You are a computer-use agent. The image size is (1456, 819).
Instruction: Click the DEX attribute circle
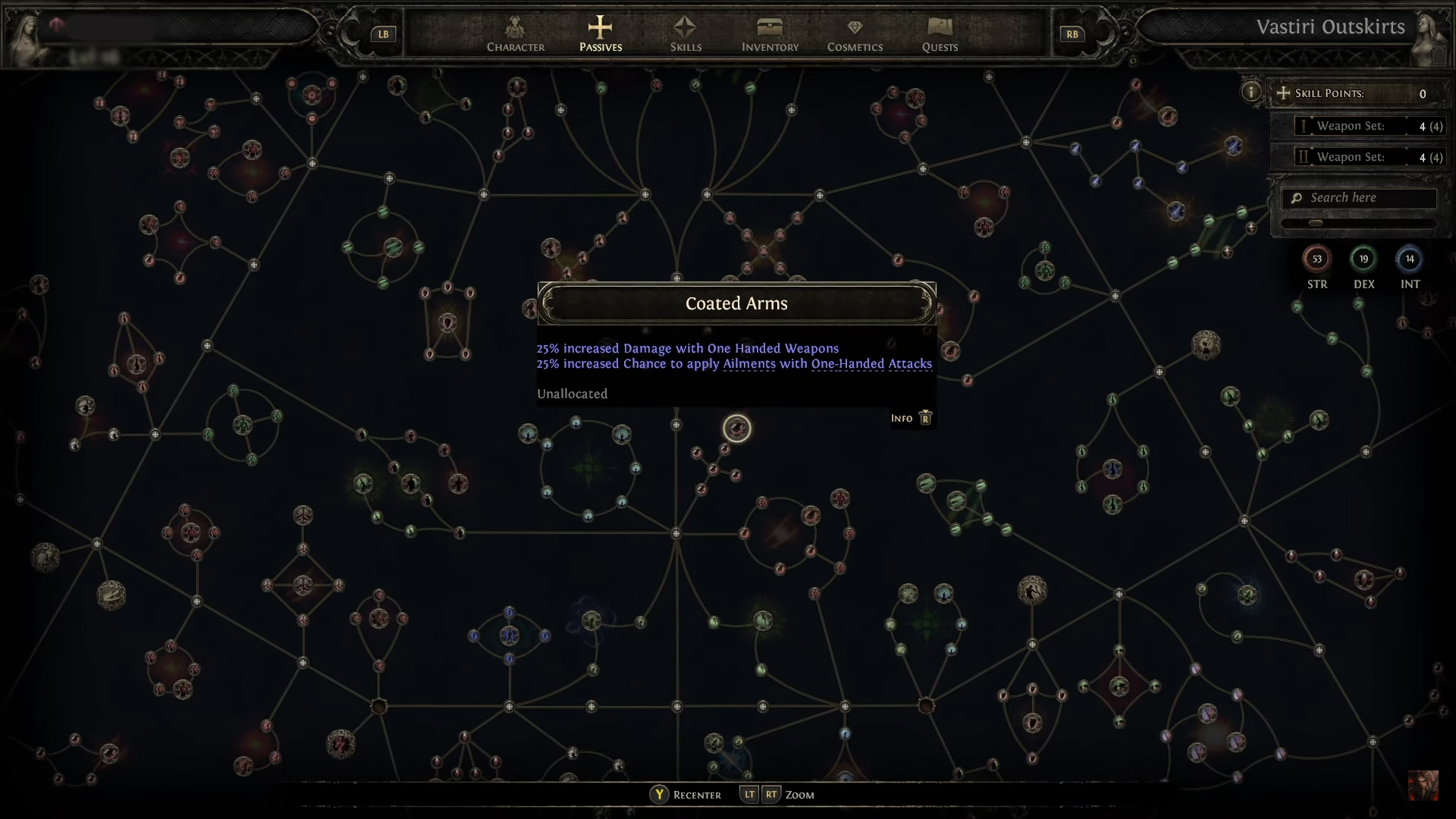pyautogui.click(x=1363, y=259)
